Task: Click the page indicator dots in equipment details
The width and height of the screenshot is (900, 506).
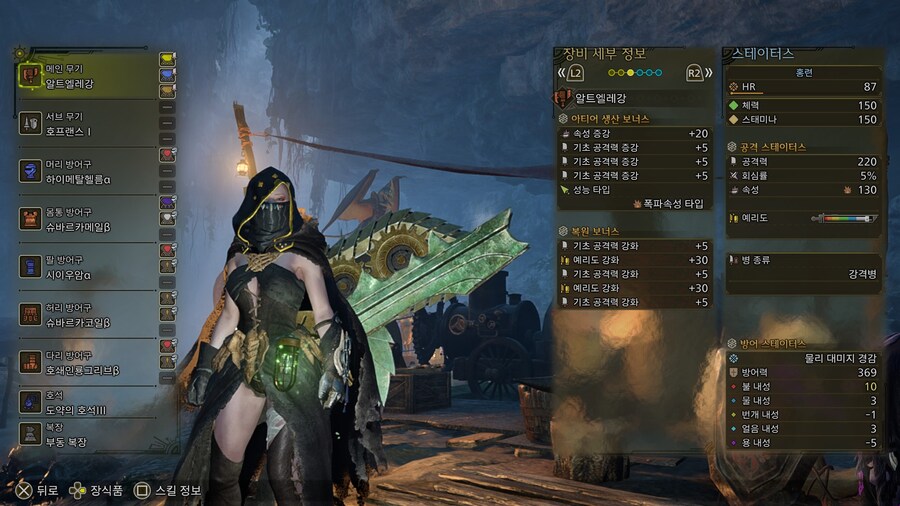Action: (x=635, y=73)
